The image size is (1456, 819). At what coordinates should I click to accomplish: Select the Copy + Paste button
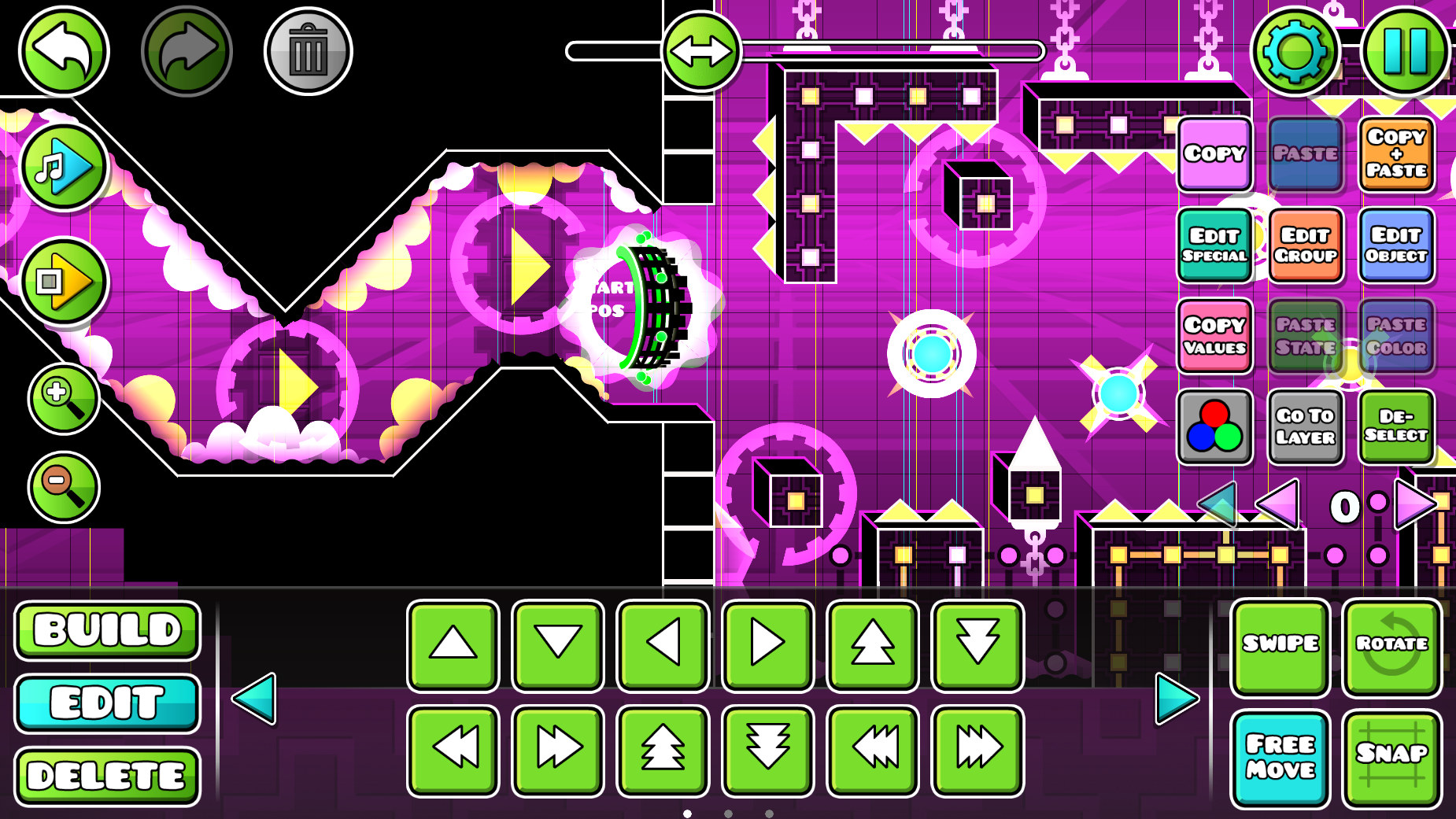(x=1396, y=154)
